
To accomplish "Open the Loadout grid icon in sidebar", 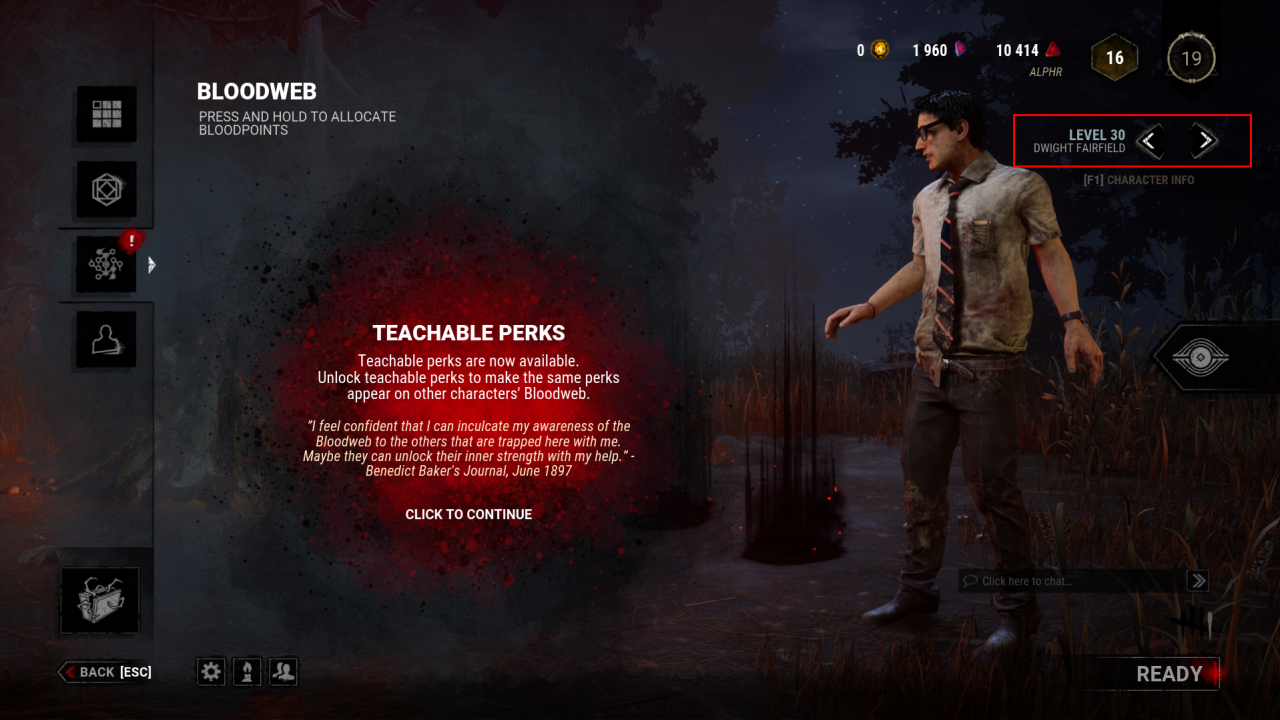I will (x=105, y=113).
